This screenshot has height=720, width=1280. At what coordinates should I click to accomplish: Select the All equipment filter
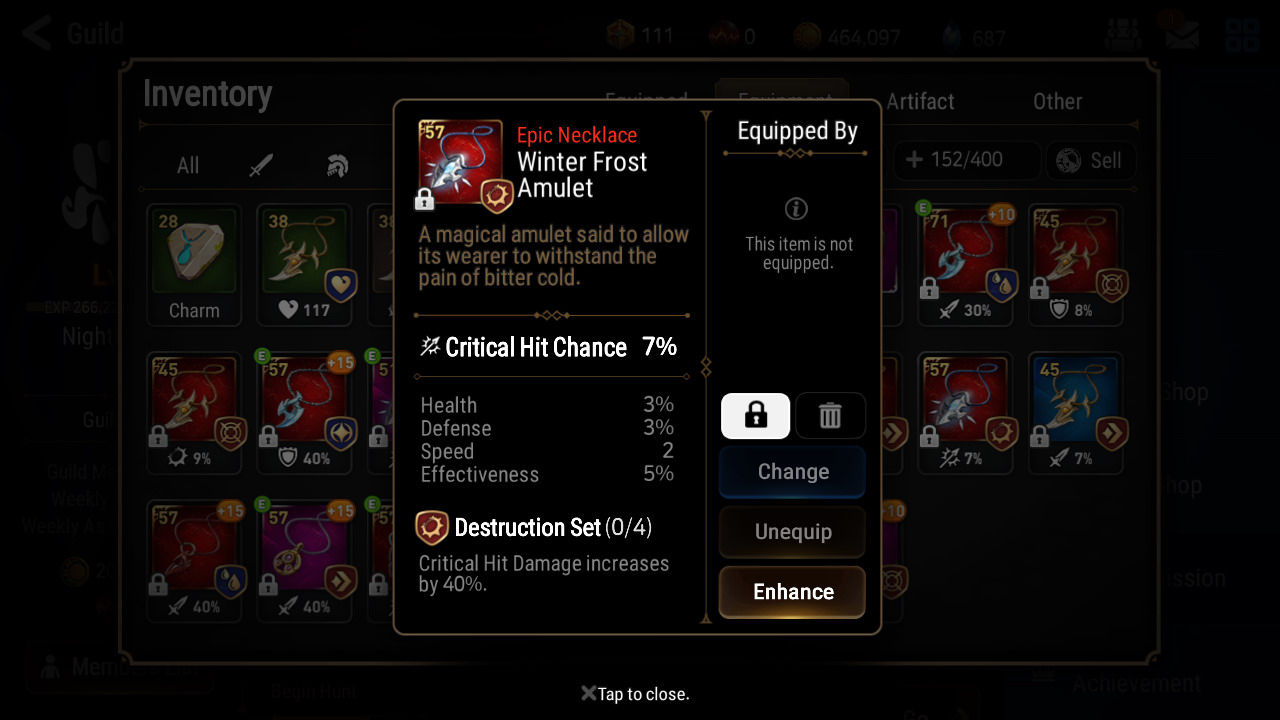188,166
